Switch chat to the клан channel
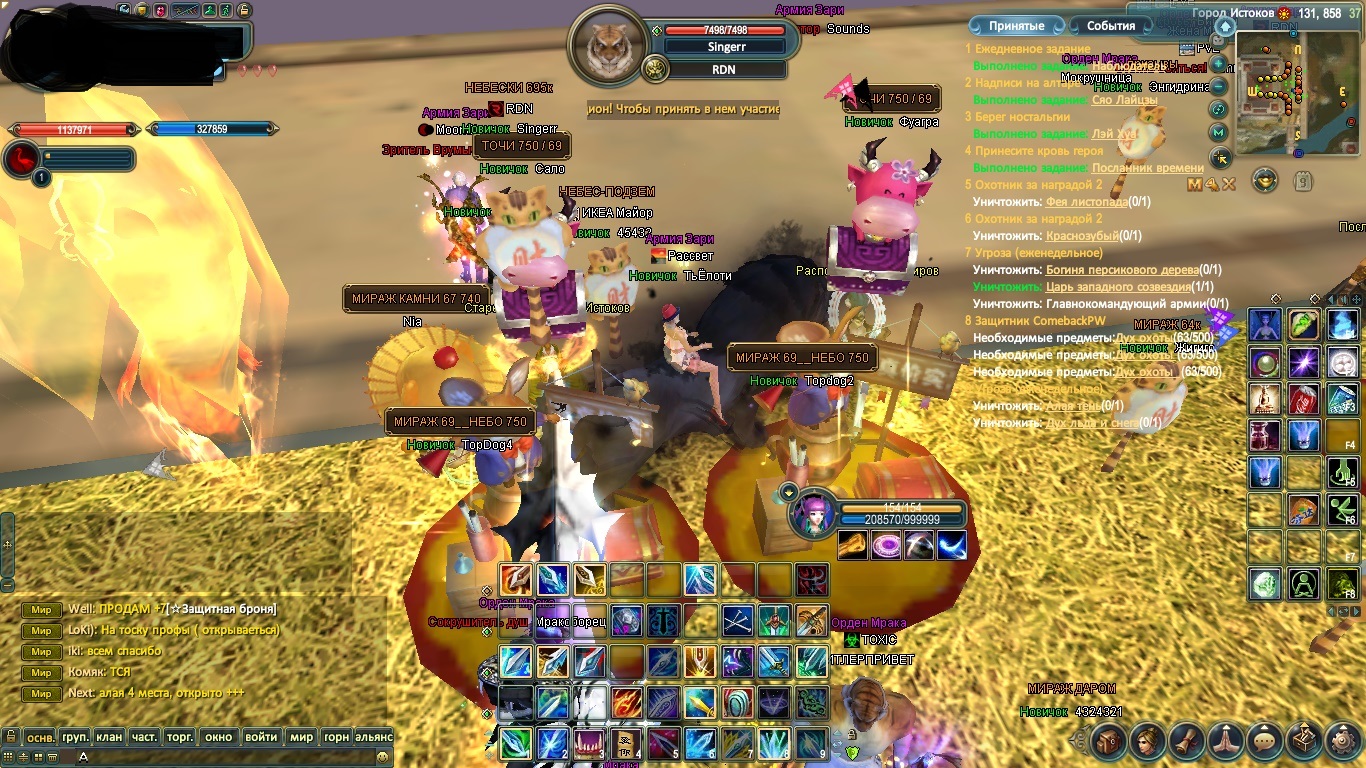The image size is (1366, 768). 109,737
